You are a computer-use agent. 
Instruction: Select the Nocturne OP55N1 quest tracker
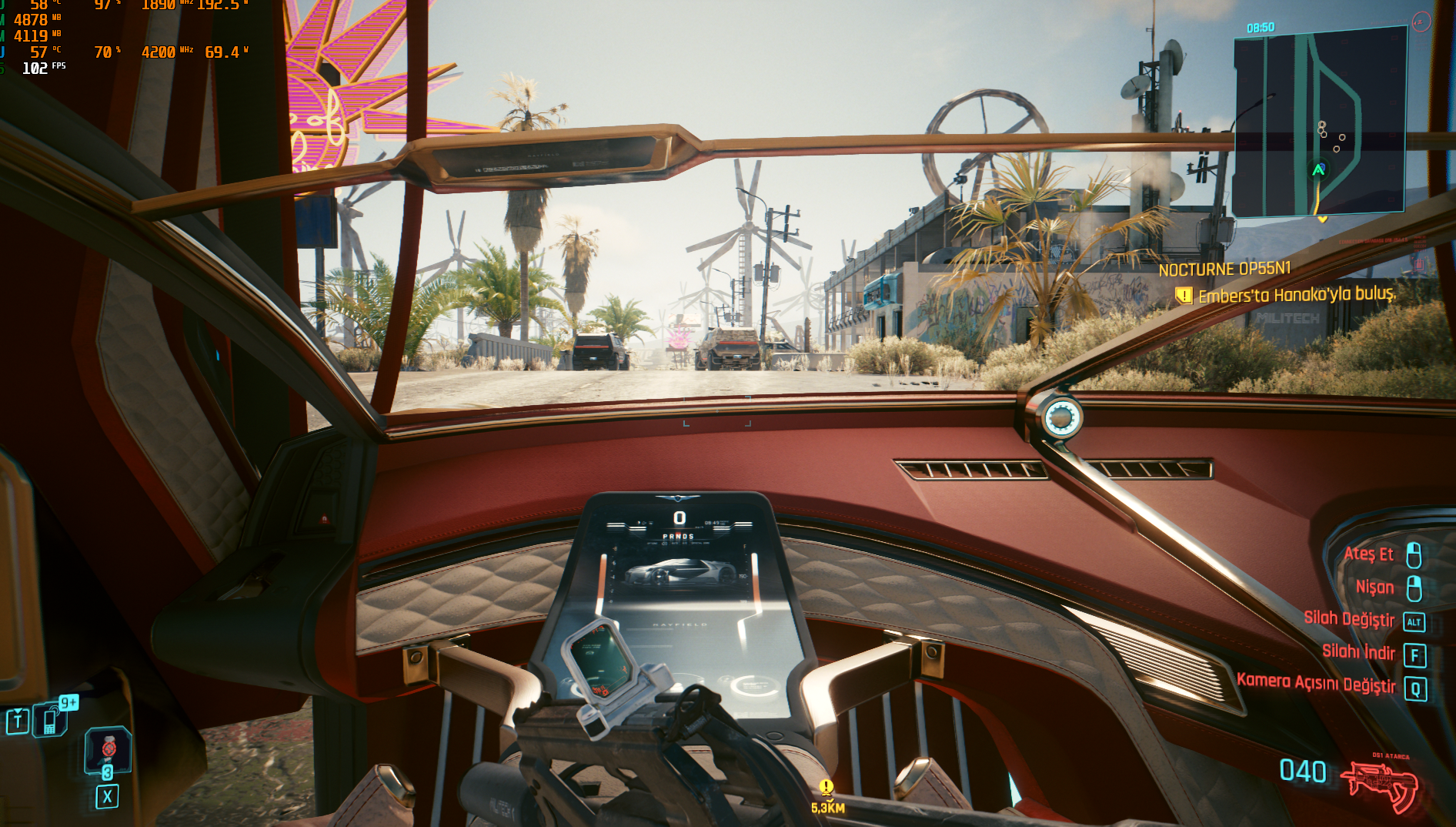(x=1224, y=270)
